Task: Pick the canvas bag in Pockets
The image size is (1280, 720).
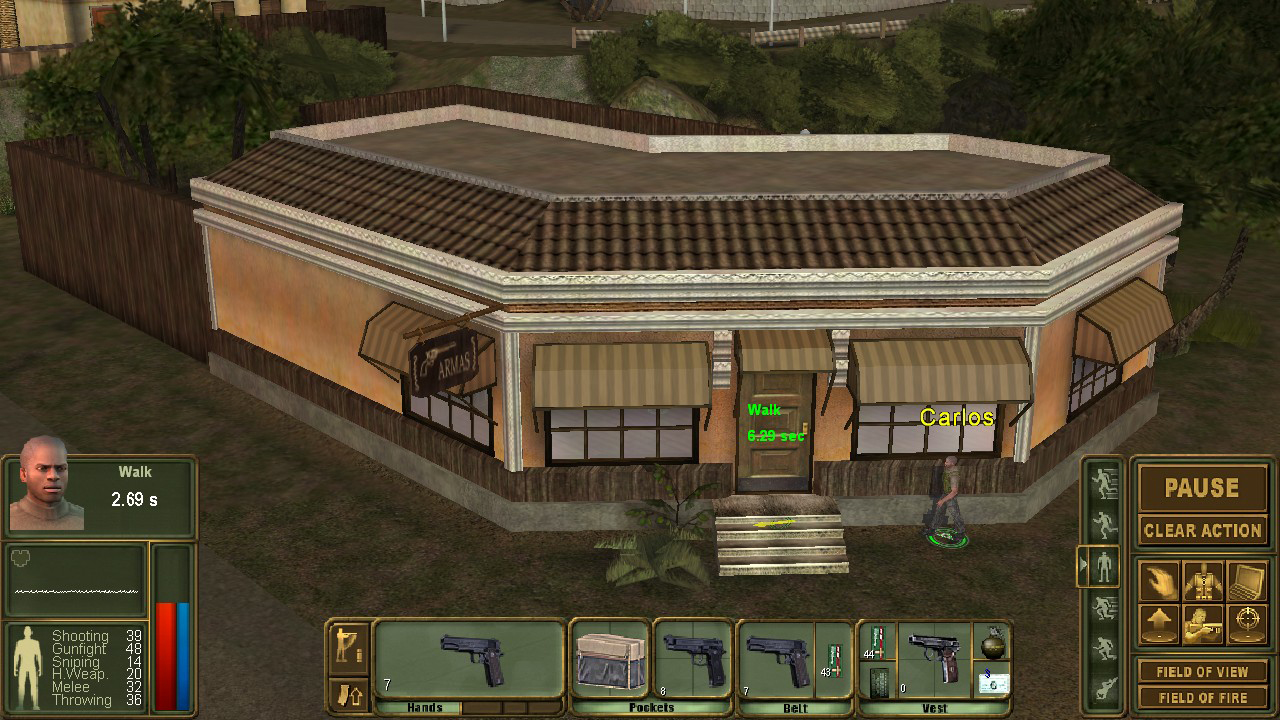Action: pyautogui.click(x=609, y=660)
